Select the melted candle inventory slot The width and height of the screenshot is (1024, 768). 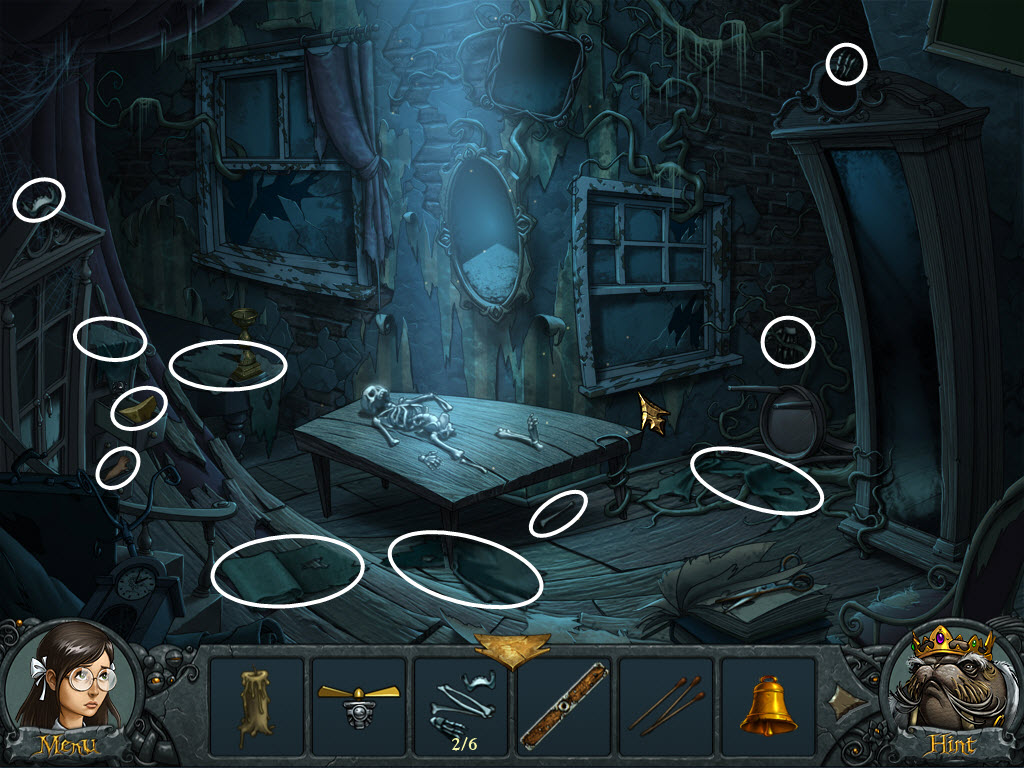(x=257, y=706)
